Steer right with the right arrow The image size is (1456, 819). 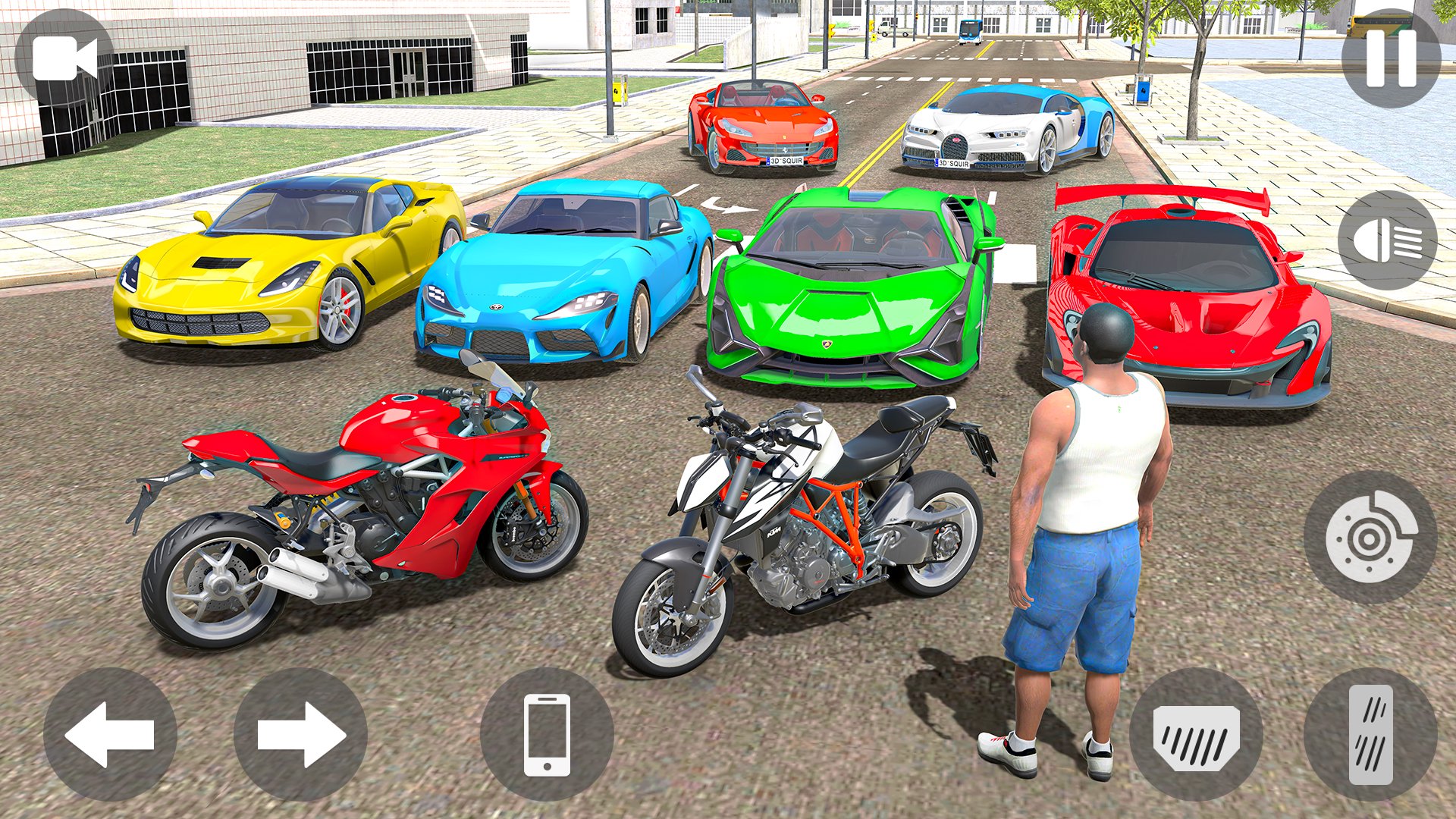pyautogui.click(x=301, y=734)
